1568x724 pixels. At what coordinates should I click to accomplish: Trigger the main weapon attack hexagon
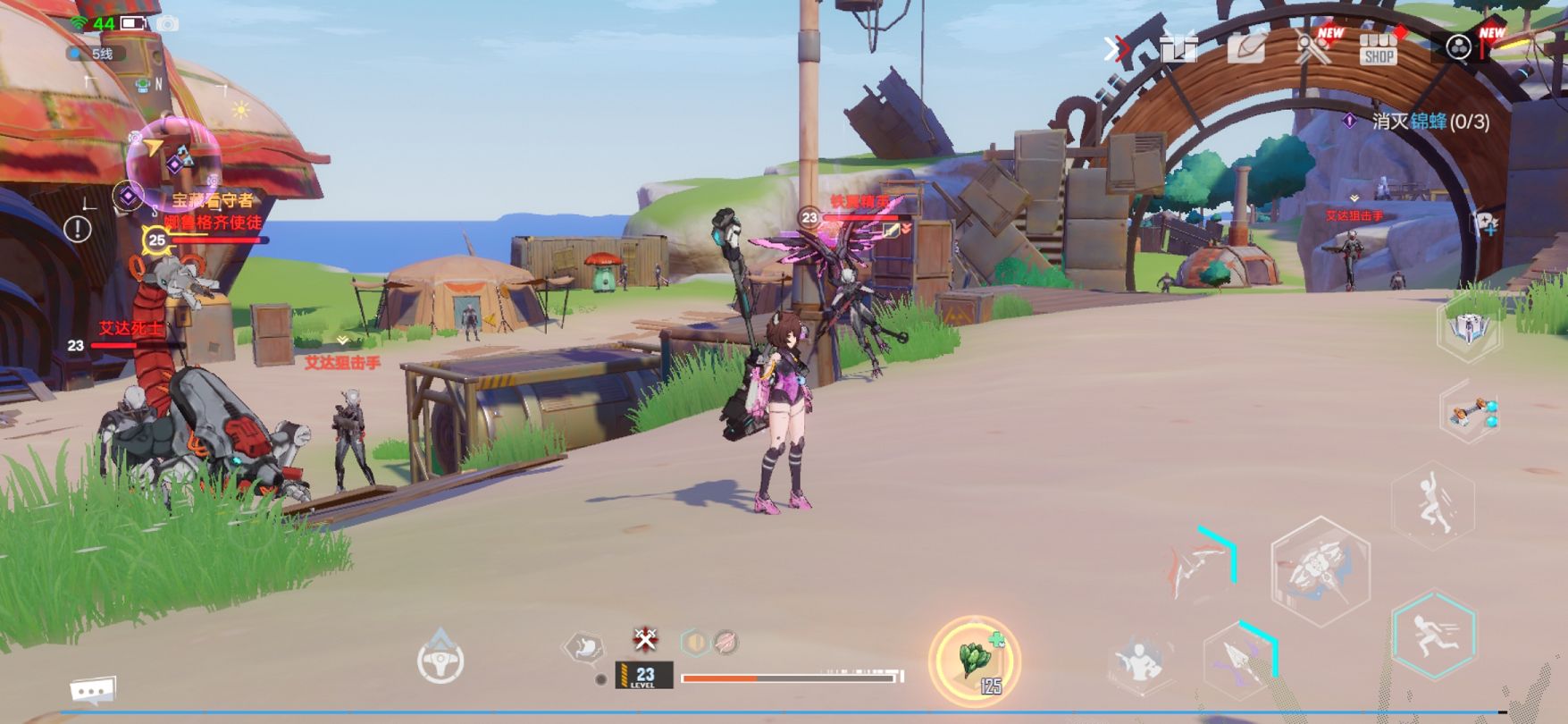coord(1320,569)
